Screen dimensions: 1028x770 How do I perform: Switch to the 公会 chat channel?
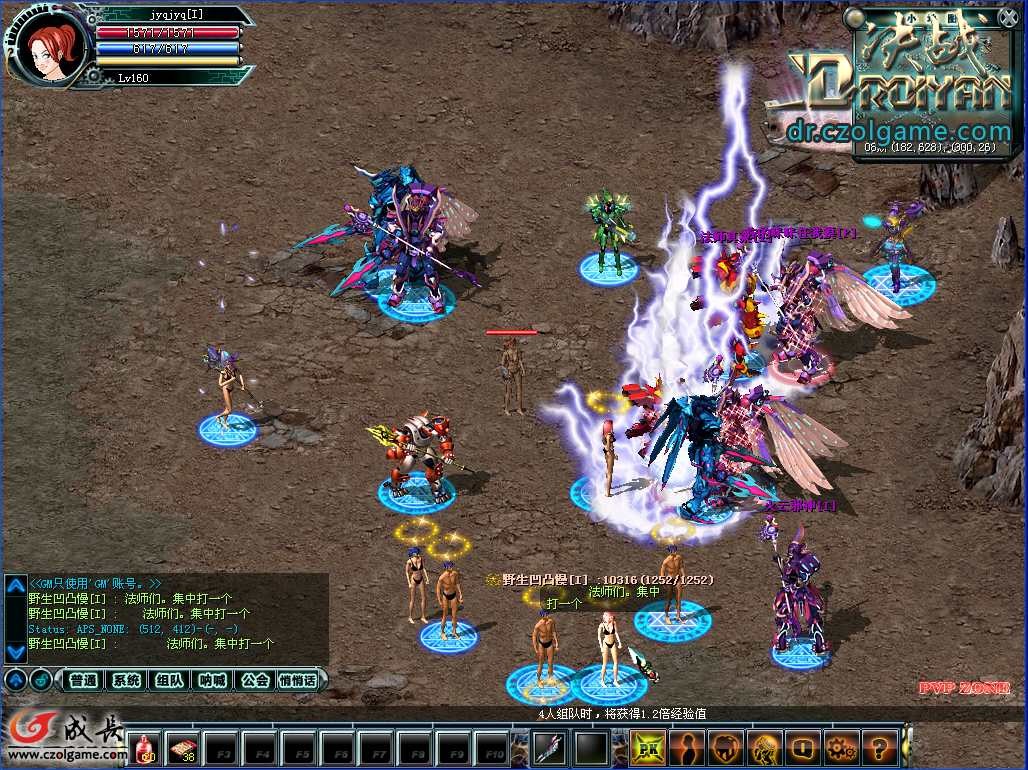[255, 680]
